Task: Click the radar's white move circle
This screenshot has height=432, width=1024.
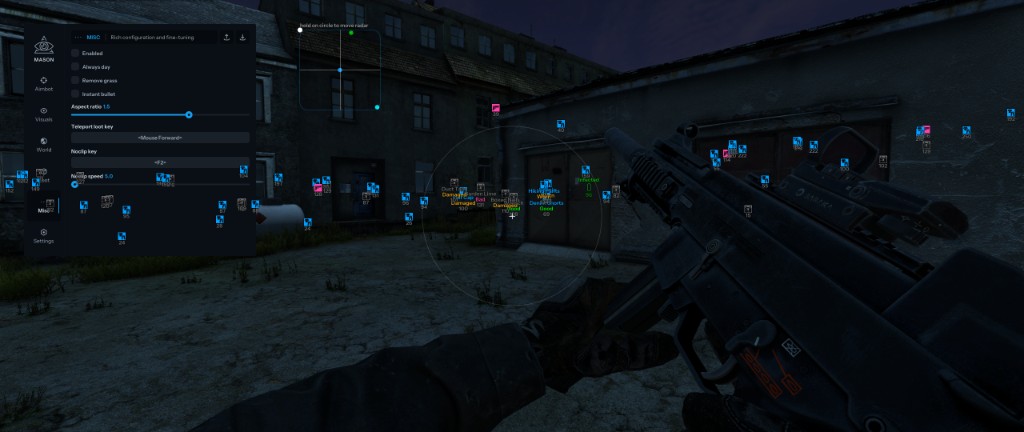Action: [x=300, y=30]
